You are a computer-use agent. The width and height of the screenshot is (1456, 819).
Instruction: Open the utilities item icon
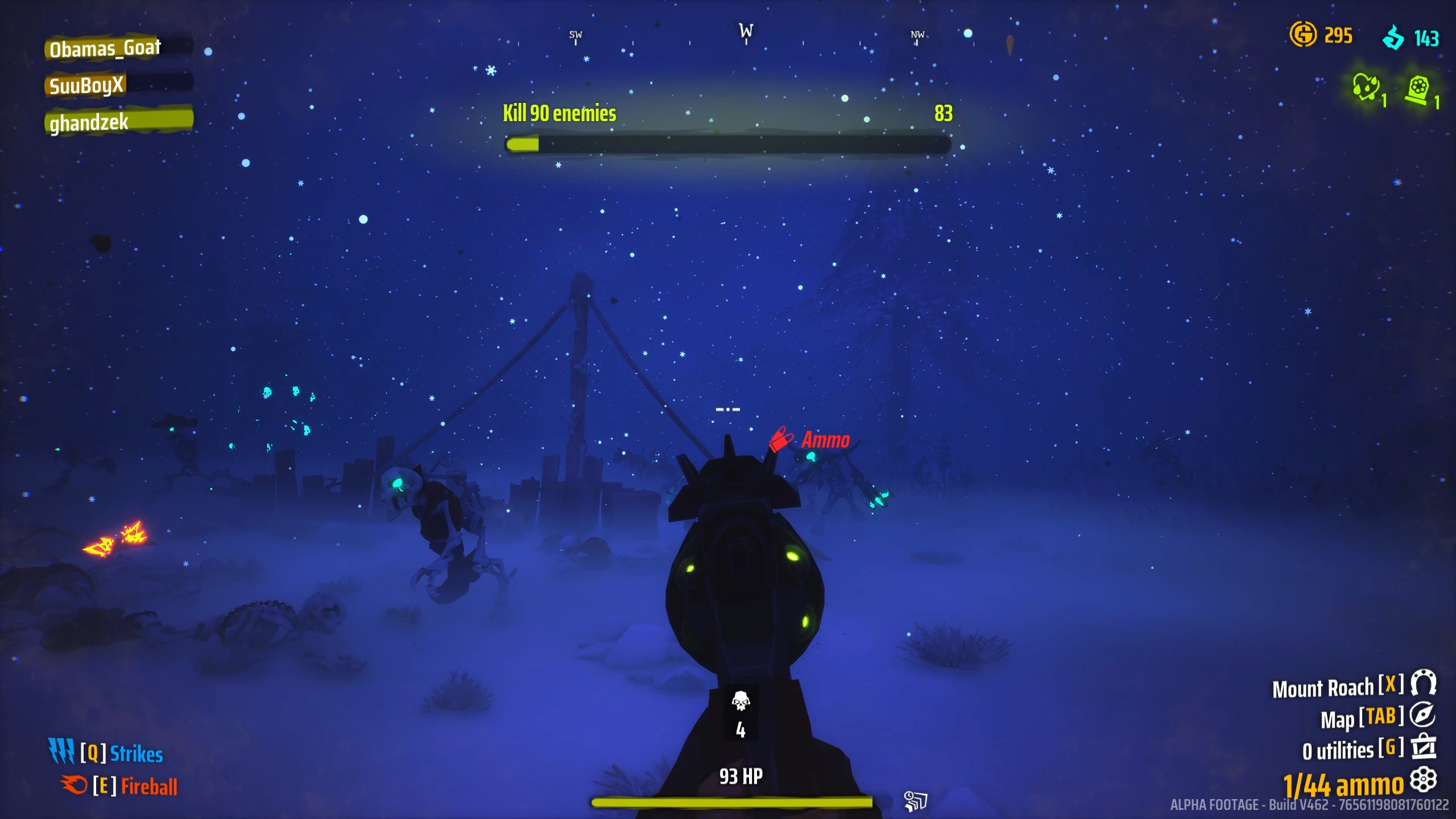[1424, 747]
